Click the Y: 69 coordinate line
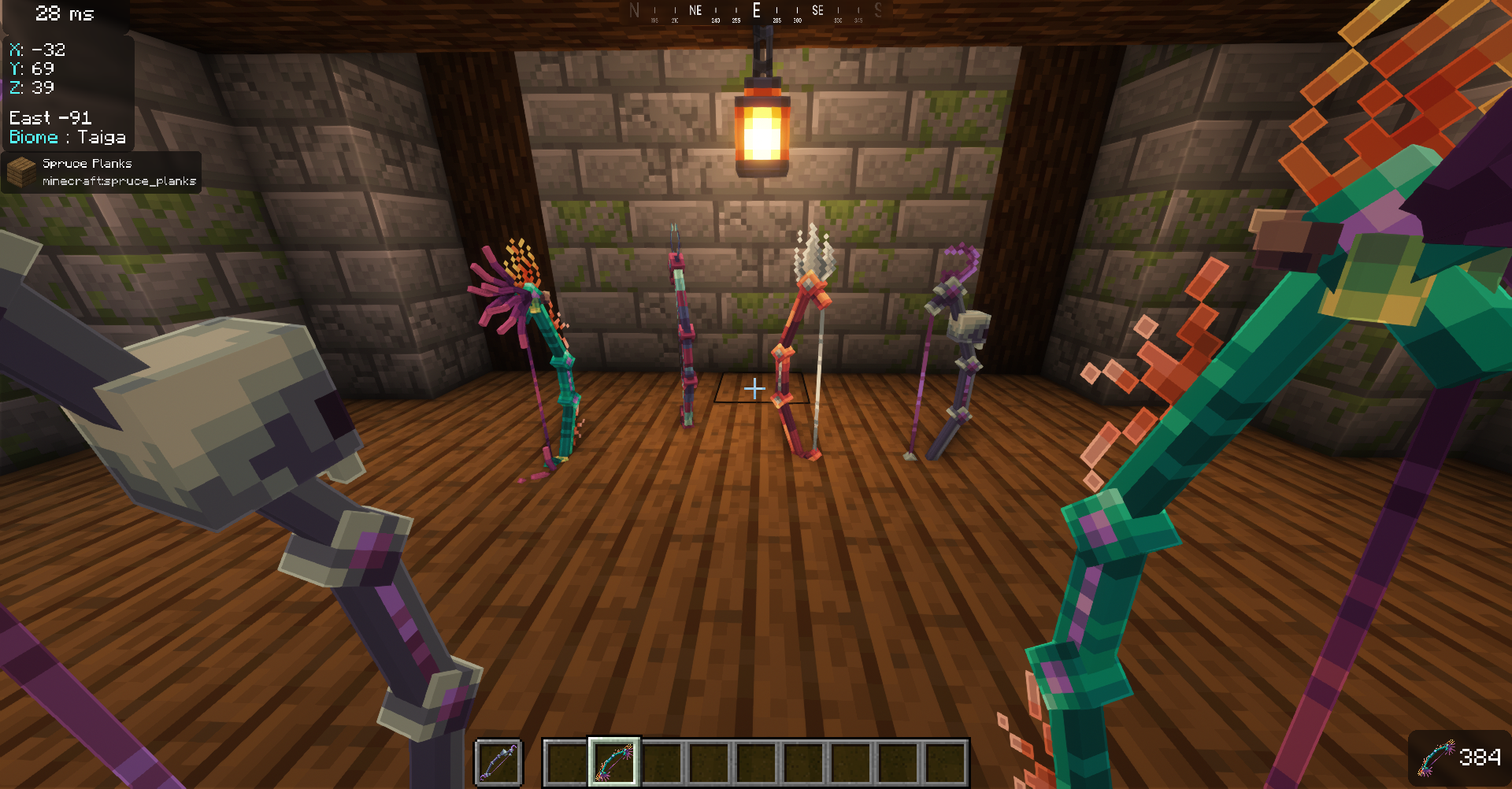The image size is (1512, 789). 32,69
